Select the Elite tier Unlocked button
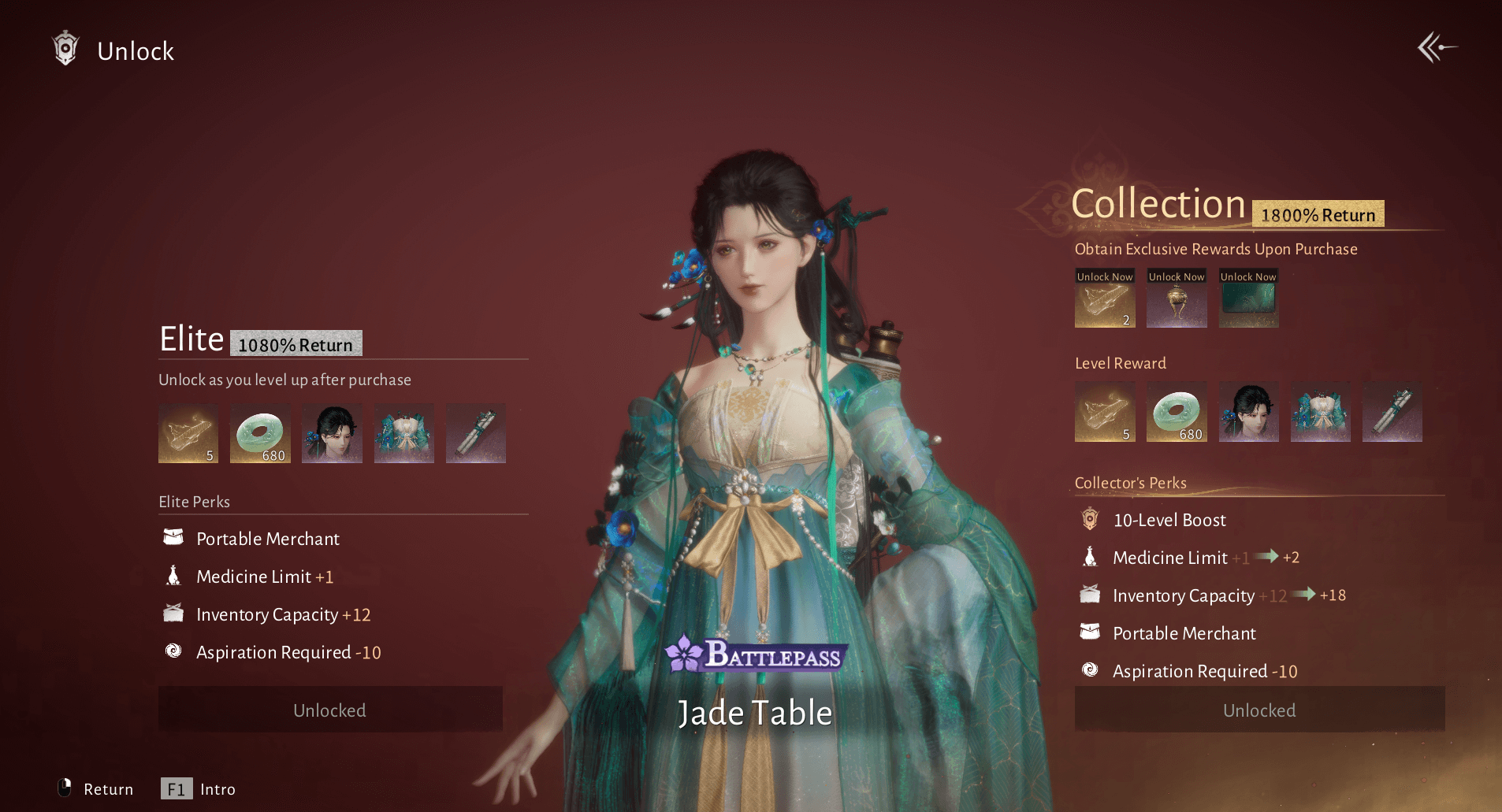This screenshot has height=812, width=1502. coord(330,710)
